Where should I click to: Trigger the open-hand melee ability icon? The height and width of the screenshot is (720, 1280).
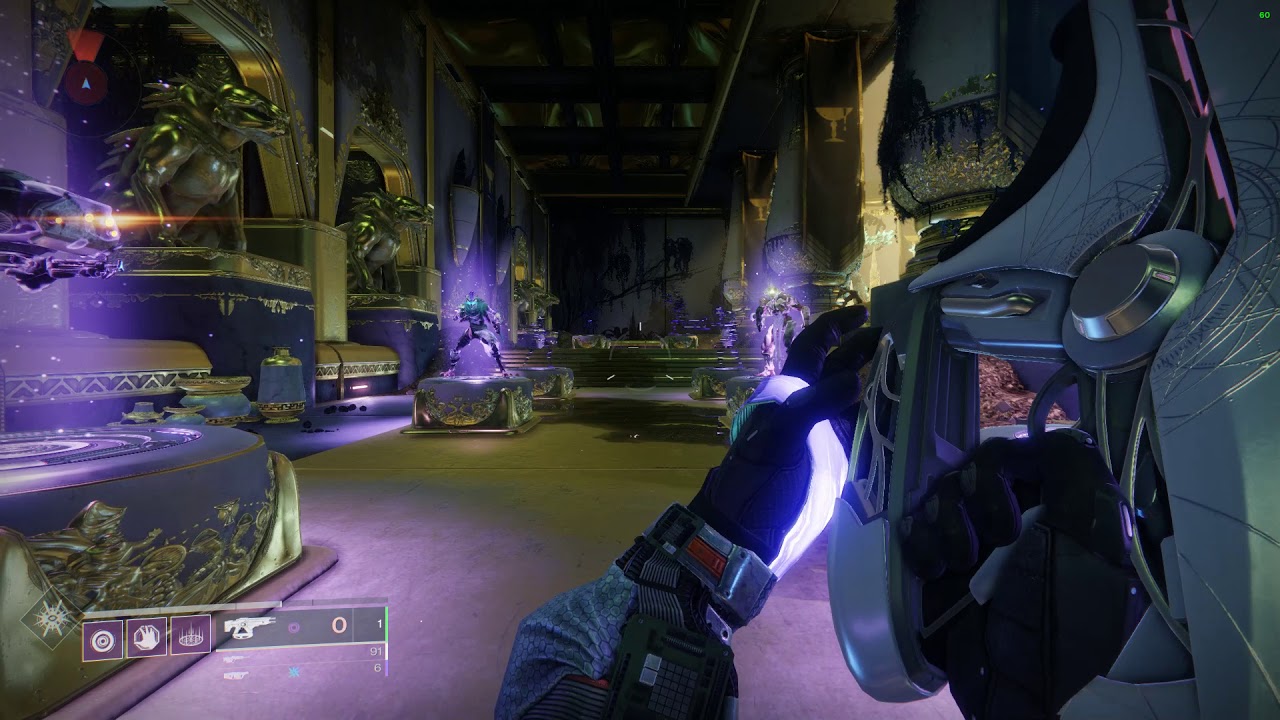click(x=146, y=635)
